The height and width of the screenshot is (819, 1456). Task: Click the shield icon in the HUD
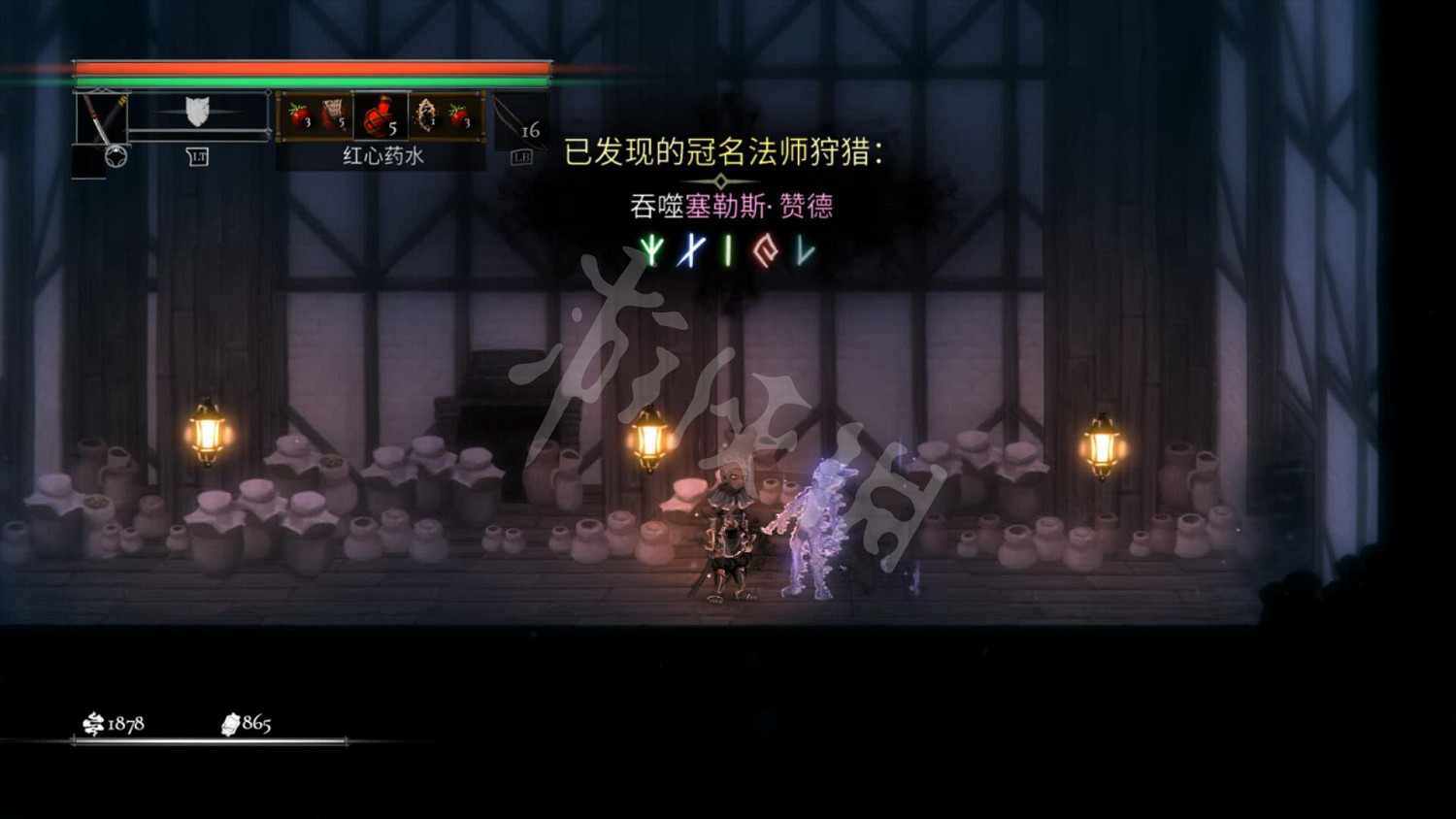tap(196, 113)
